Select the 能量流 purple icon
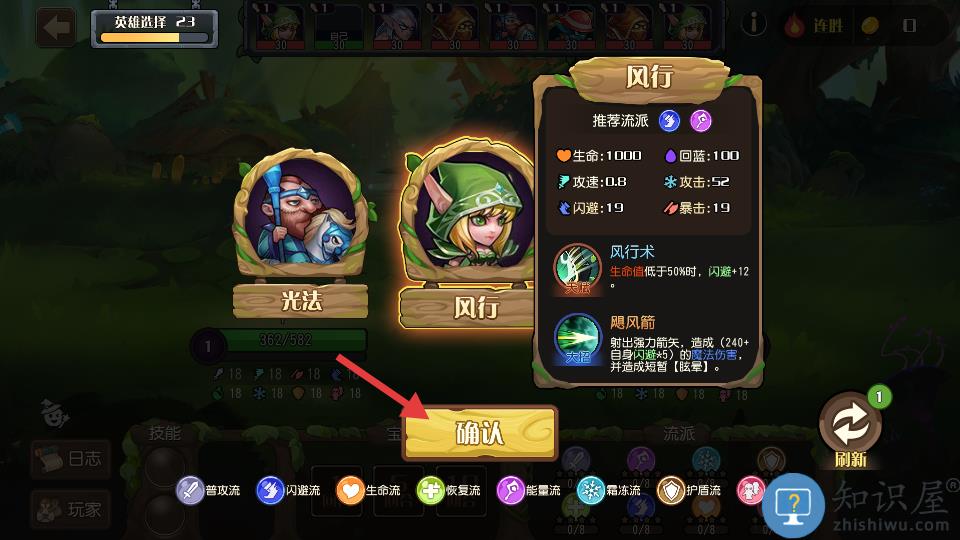This screenshot has width=960, height=540. 510,491
